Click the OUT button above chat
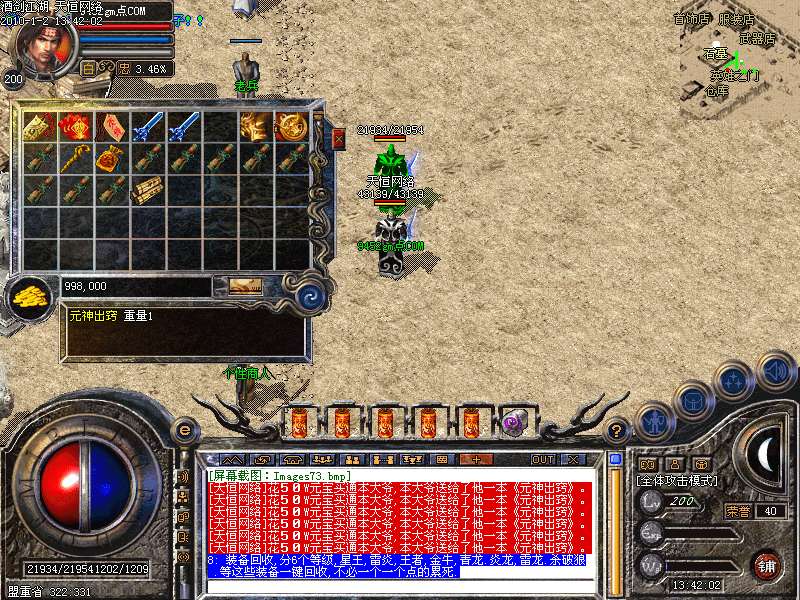800x600 pixels. (542, 459)
